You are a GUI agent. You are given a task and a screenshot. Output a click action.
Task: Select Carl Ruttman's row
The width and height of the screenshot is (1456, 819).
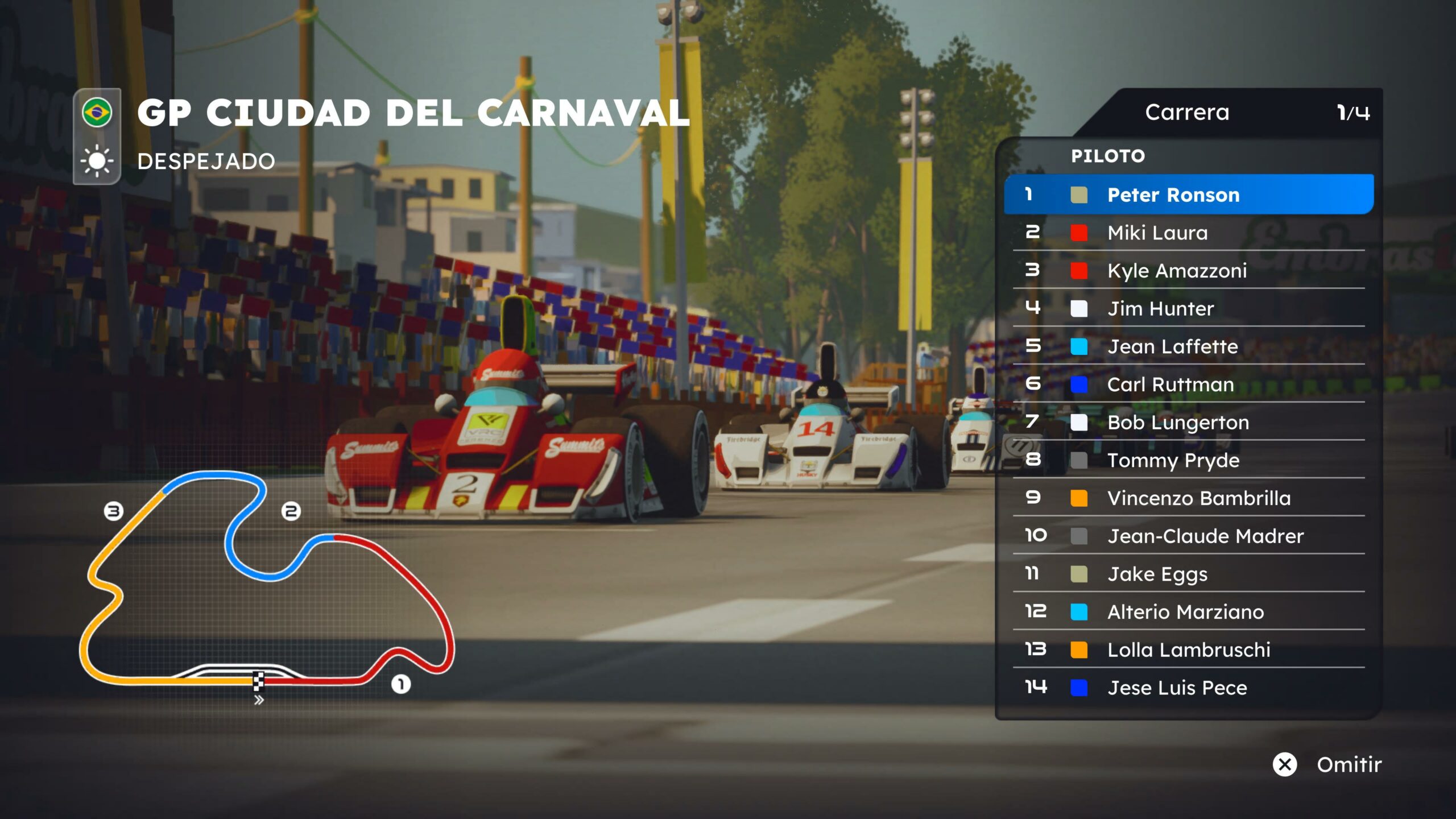coord(1189,384)
